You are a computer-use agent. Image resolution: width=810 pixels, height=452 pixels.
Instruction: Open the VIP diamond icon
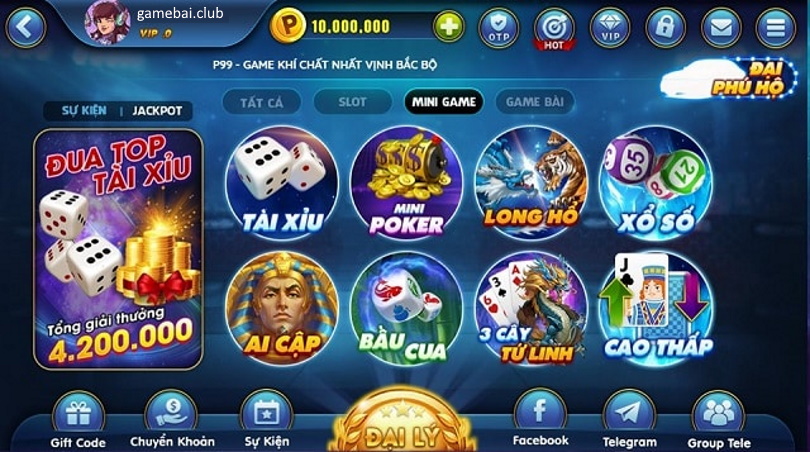pos(609,27)
